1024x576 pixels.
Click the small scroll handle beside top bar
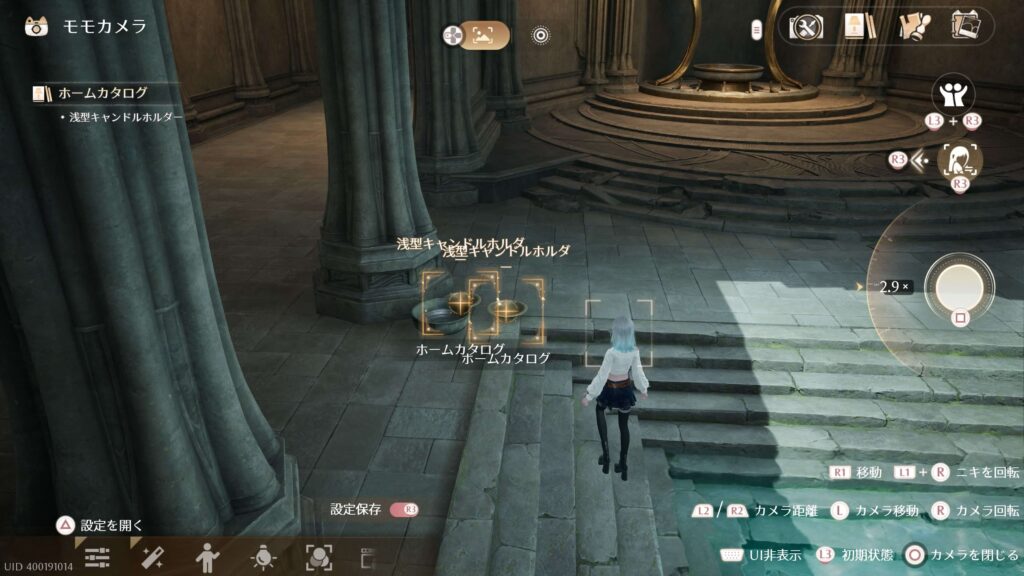757,29
